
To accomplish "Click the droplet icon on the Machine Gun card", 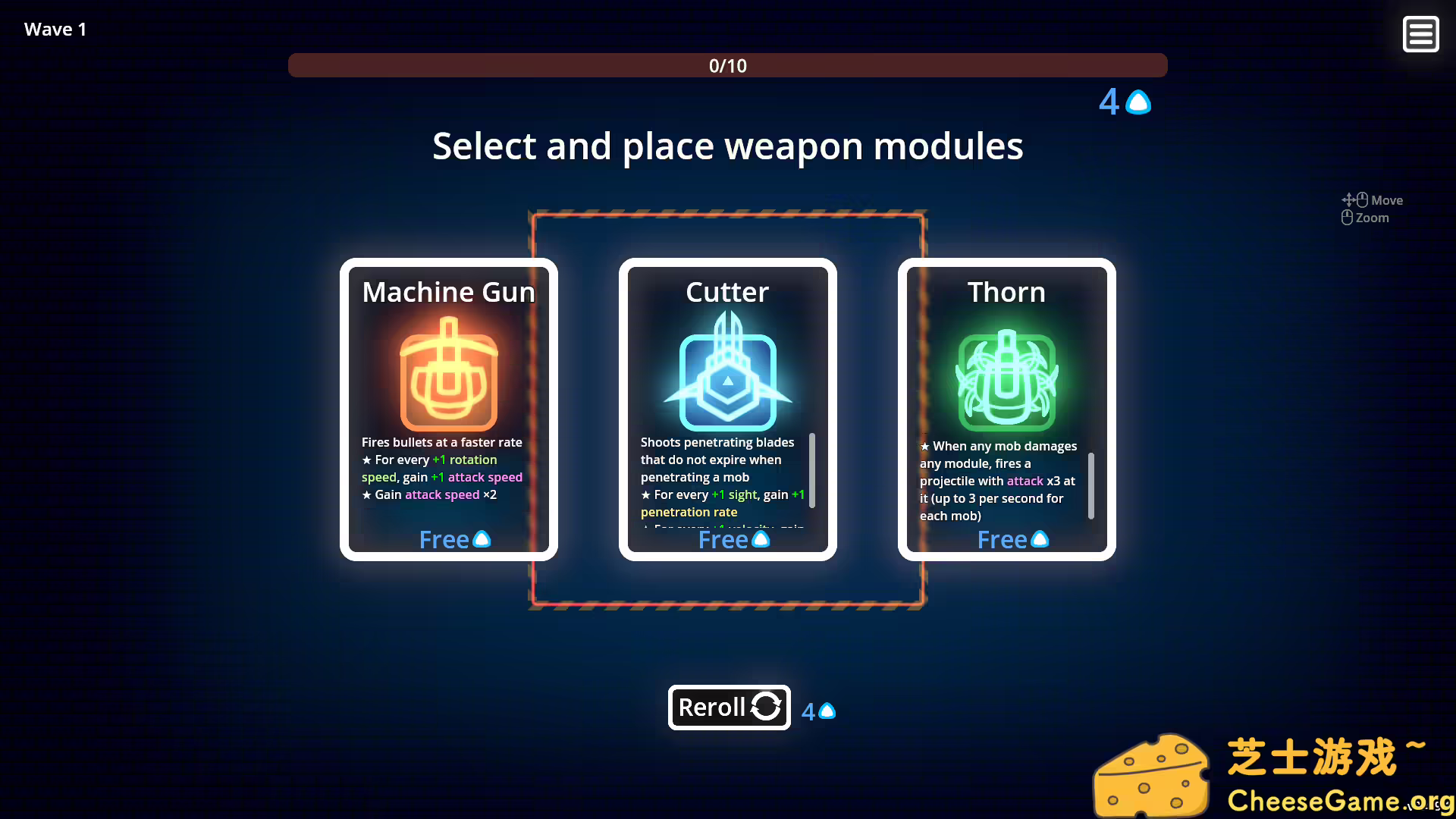I will (x=482, y=539).
